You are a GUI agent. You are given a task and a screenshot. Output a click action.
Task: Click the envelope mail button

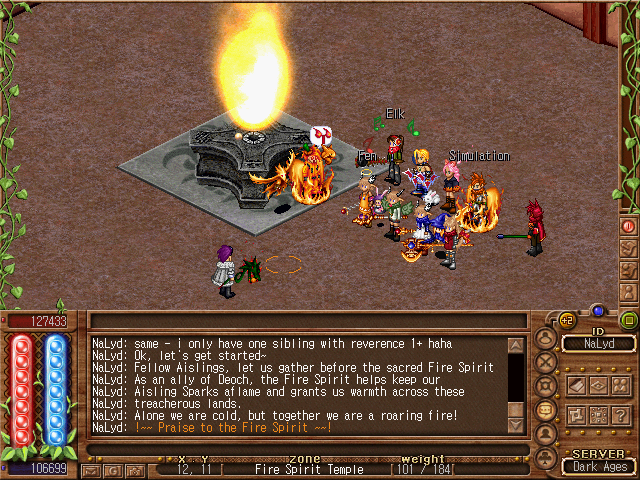(x=91, y=470)
